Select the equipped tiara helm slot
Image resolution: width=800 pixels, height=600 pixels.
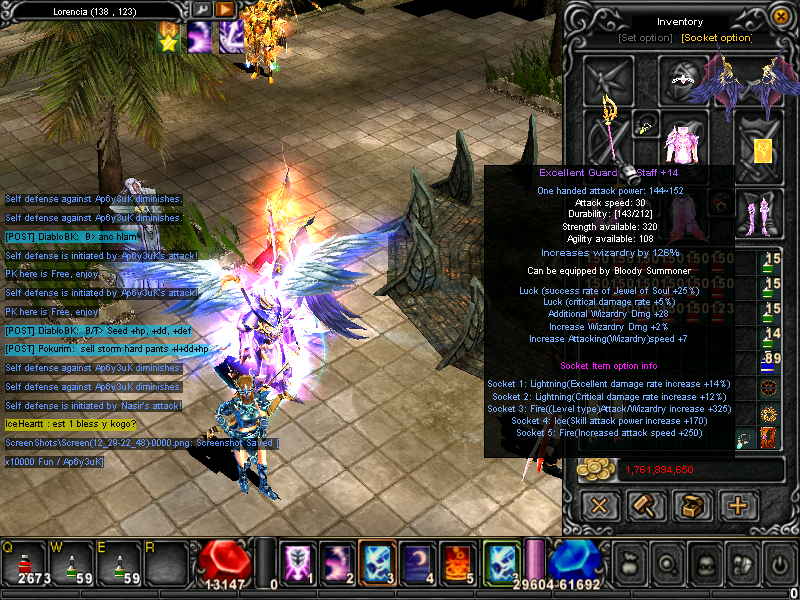pyautogui.click(x=685, y=78)
